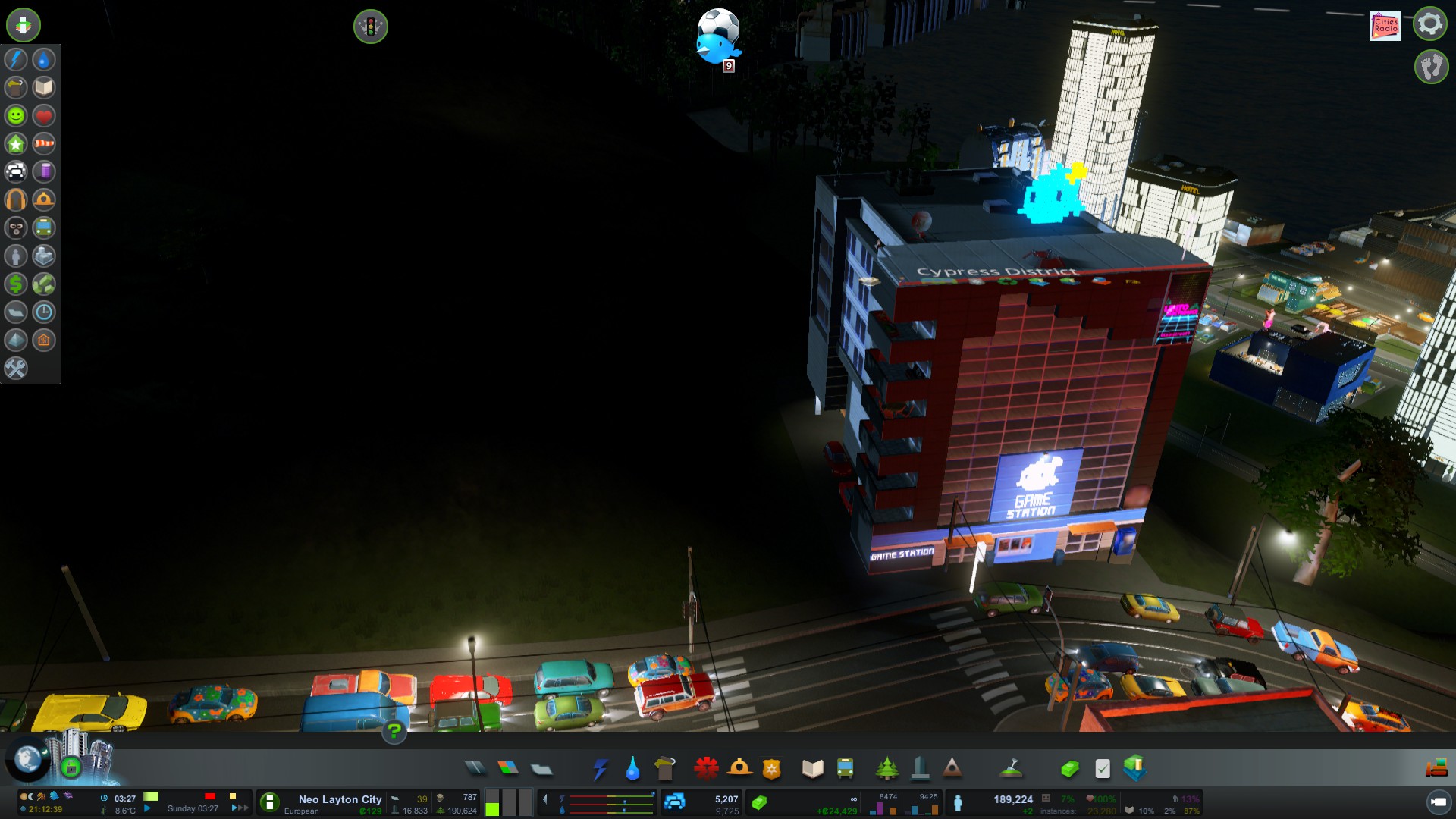Image resolution: width=1456 pixels, height=819 pixels.
Task: Open the landscaping shovel tool
Action: (x=1011, y=769)
